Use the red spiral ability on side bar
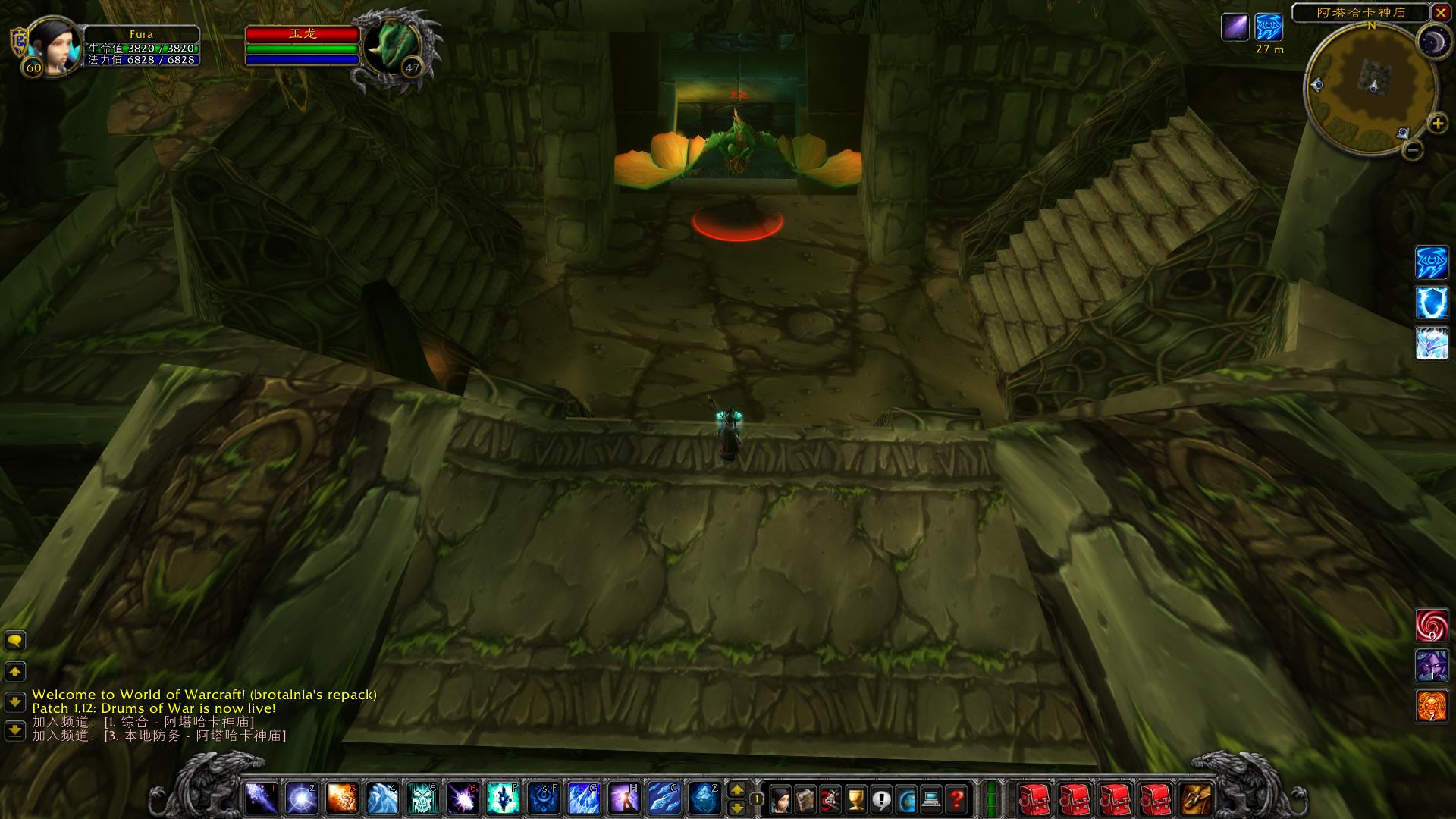The image size is (1456, 819). [x=1432, y=625]
